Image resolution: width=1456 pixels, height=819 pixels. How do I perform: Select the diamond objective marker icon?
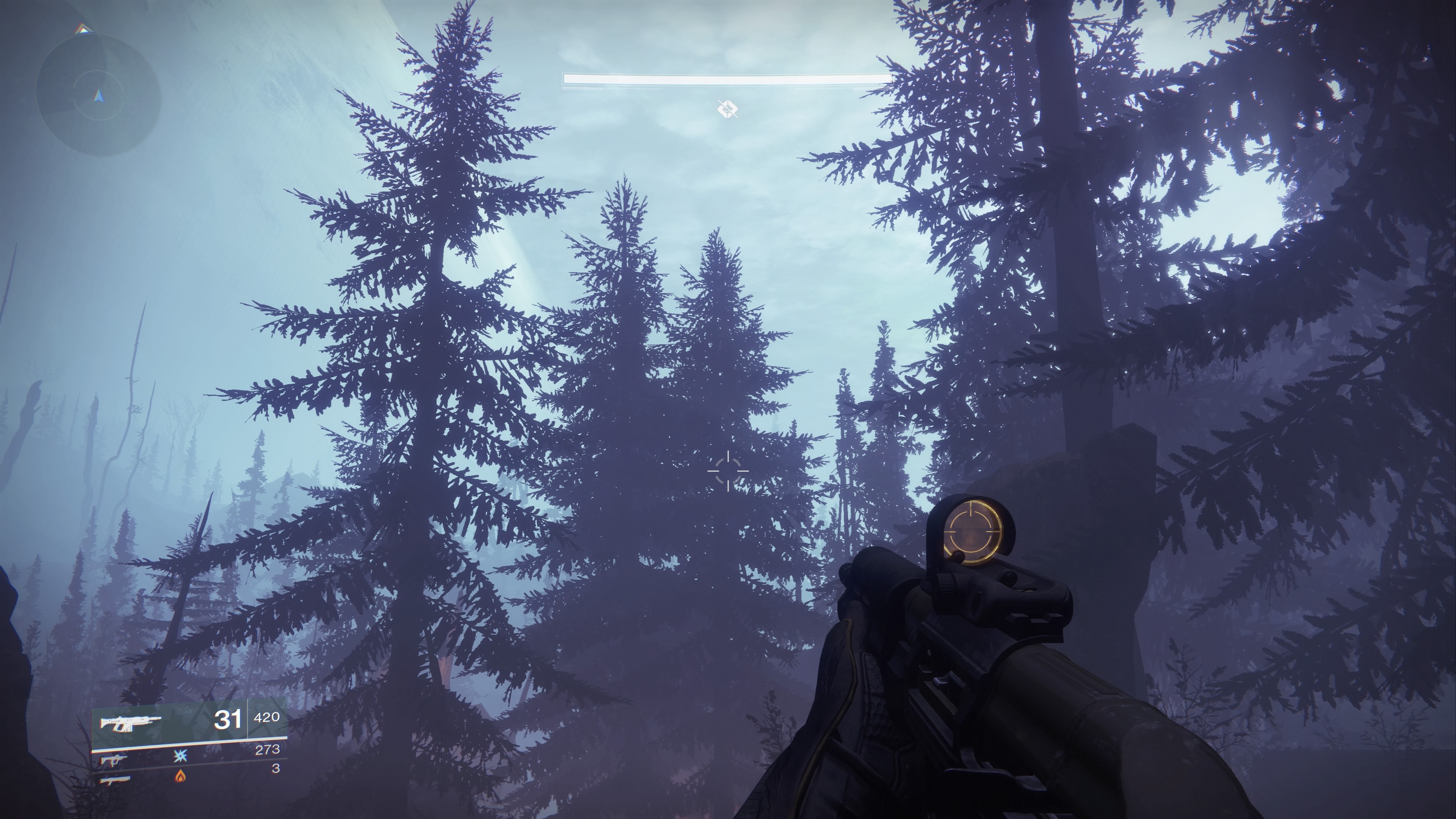[727, 108]
